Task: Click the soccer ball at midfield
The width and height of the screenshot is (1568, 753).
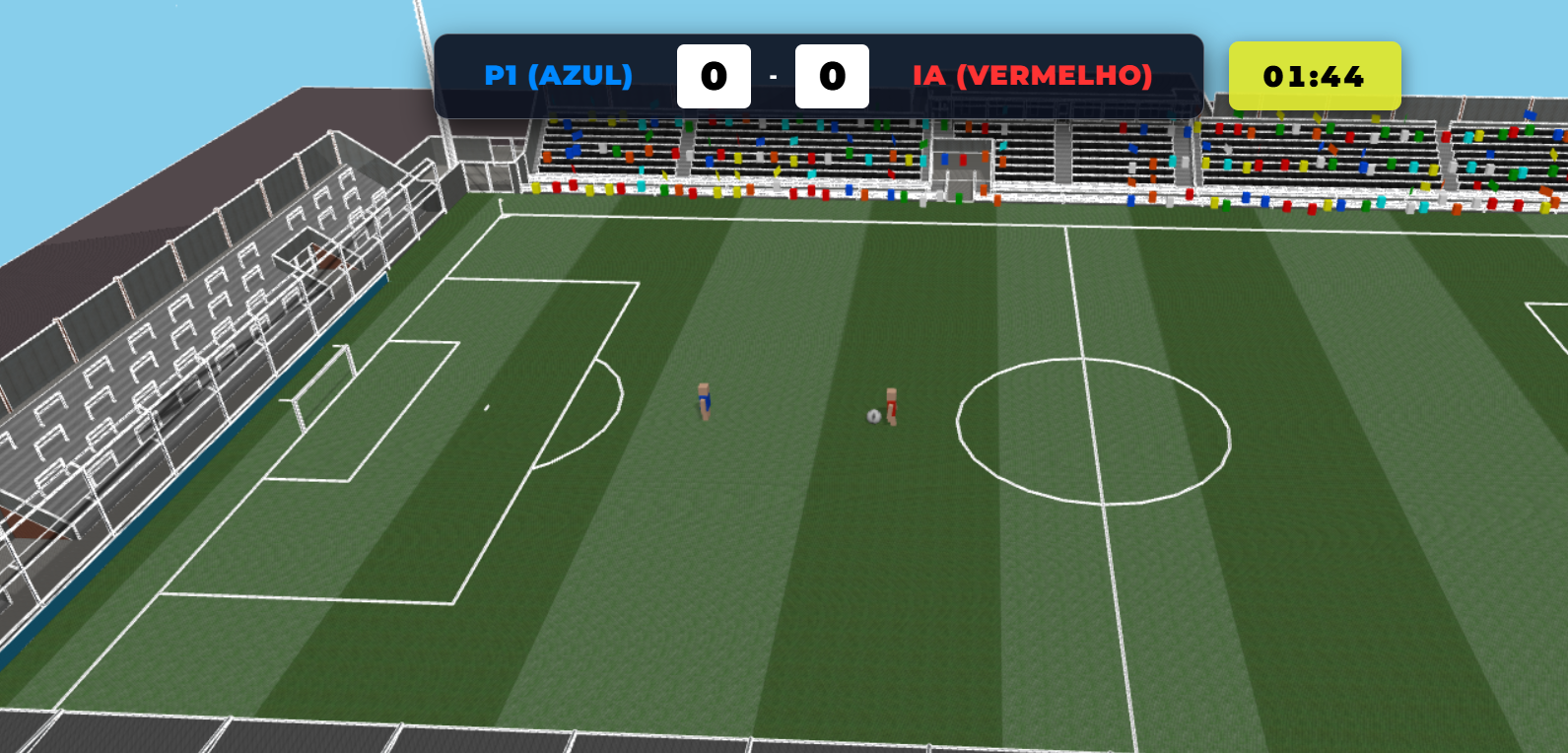Action: tap(873, 415)
